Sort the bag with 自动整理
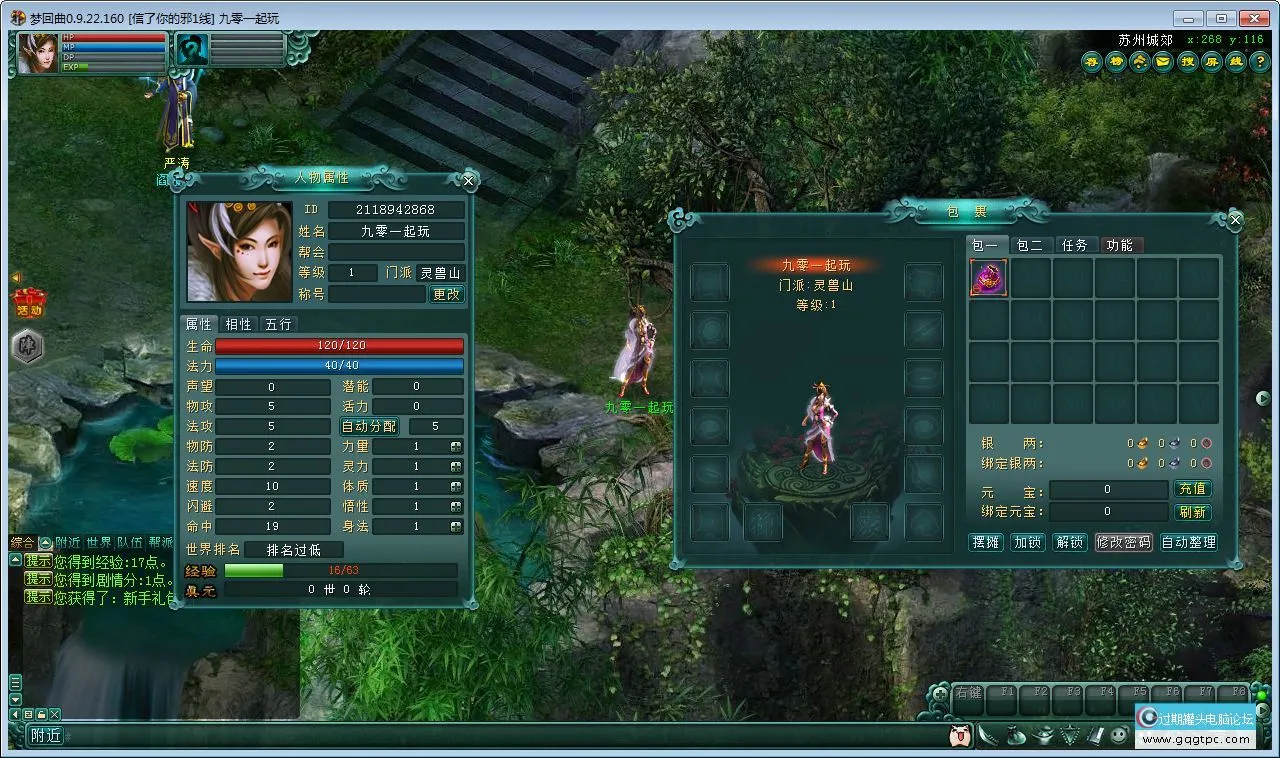The height and width of the screenshot is (758, 1280). [x=1188, y=542]
